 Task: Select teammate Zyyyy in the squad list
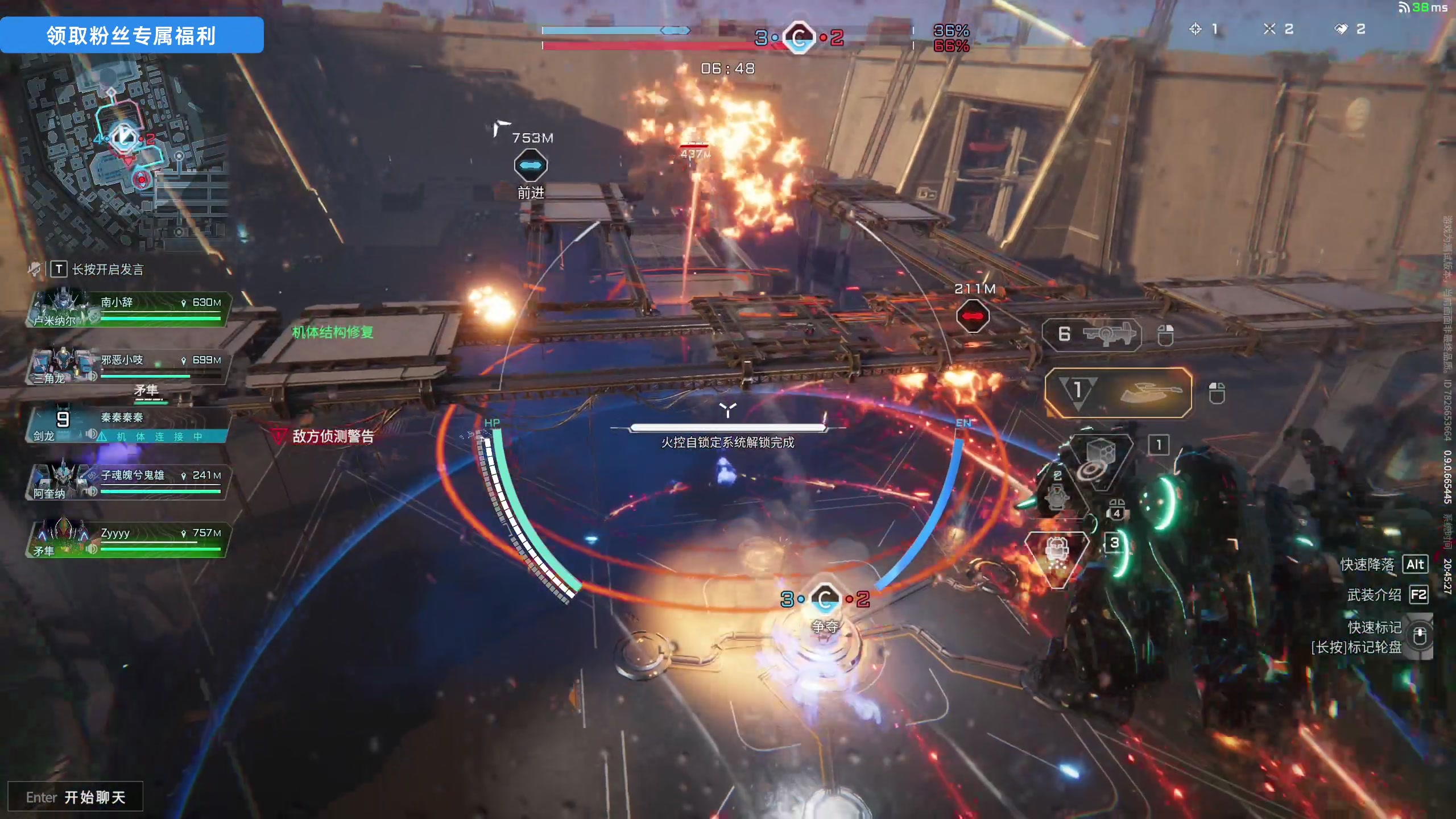click(x=128, y=540)
